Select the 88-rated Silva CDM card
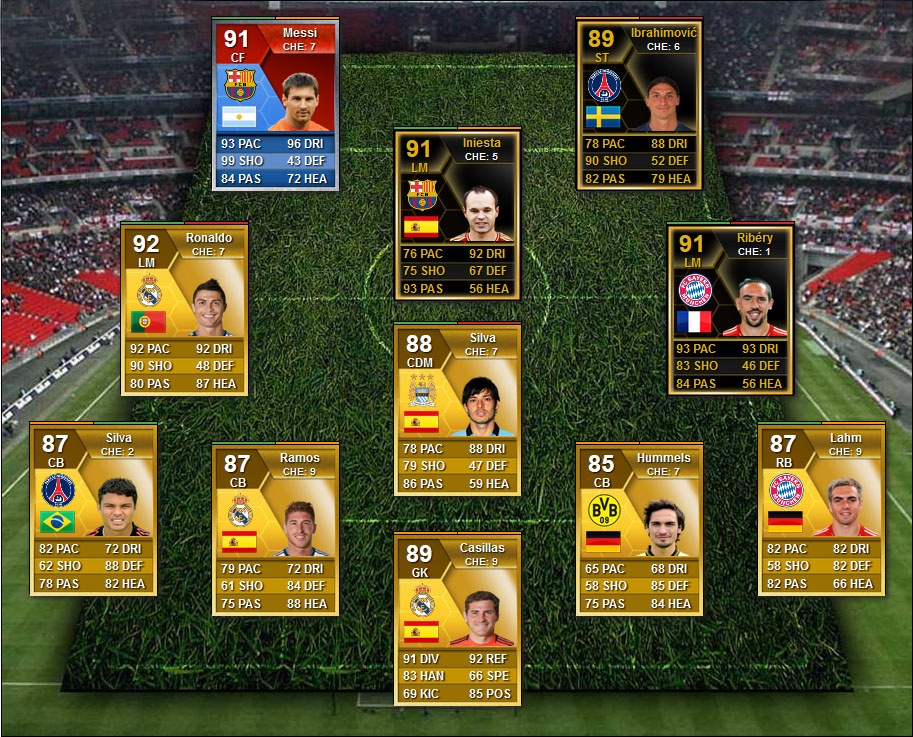913x737 pixels. click(x=457, y=410)
